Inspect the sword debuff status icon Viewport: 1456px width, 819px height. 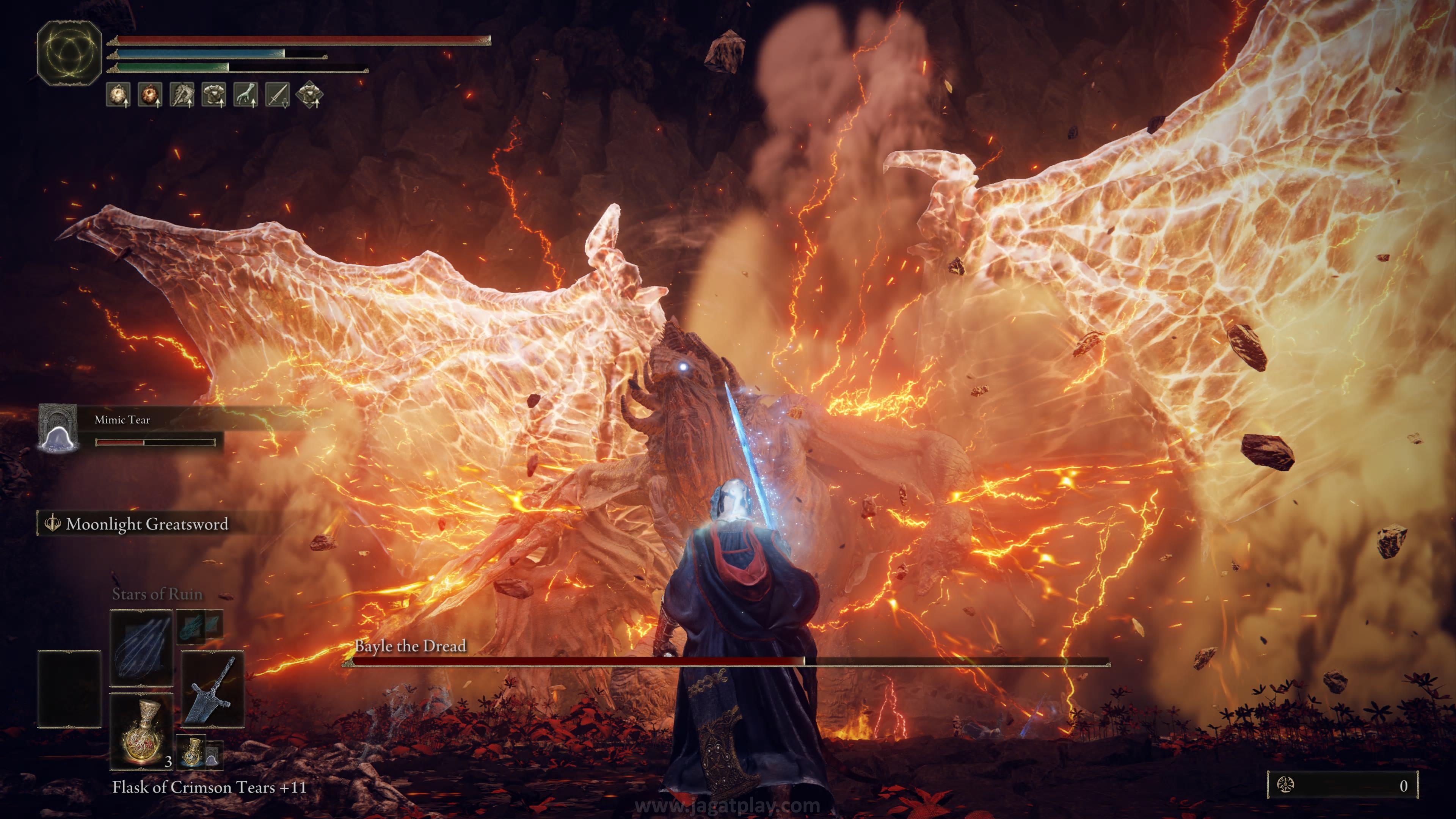(278, 94)
